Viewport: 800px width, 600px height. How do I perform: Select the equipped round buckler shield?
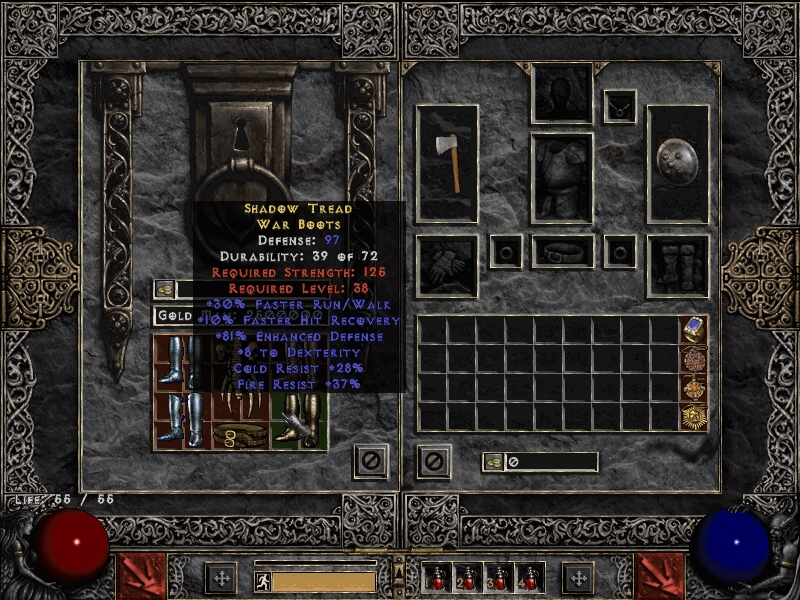coord(678,163)
